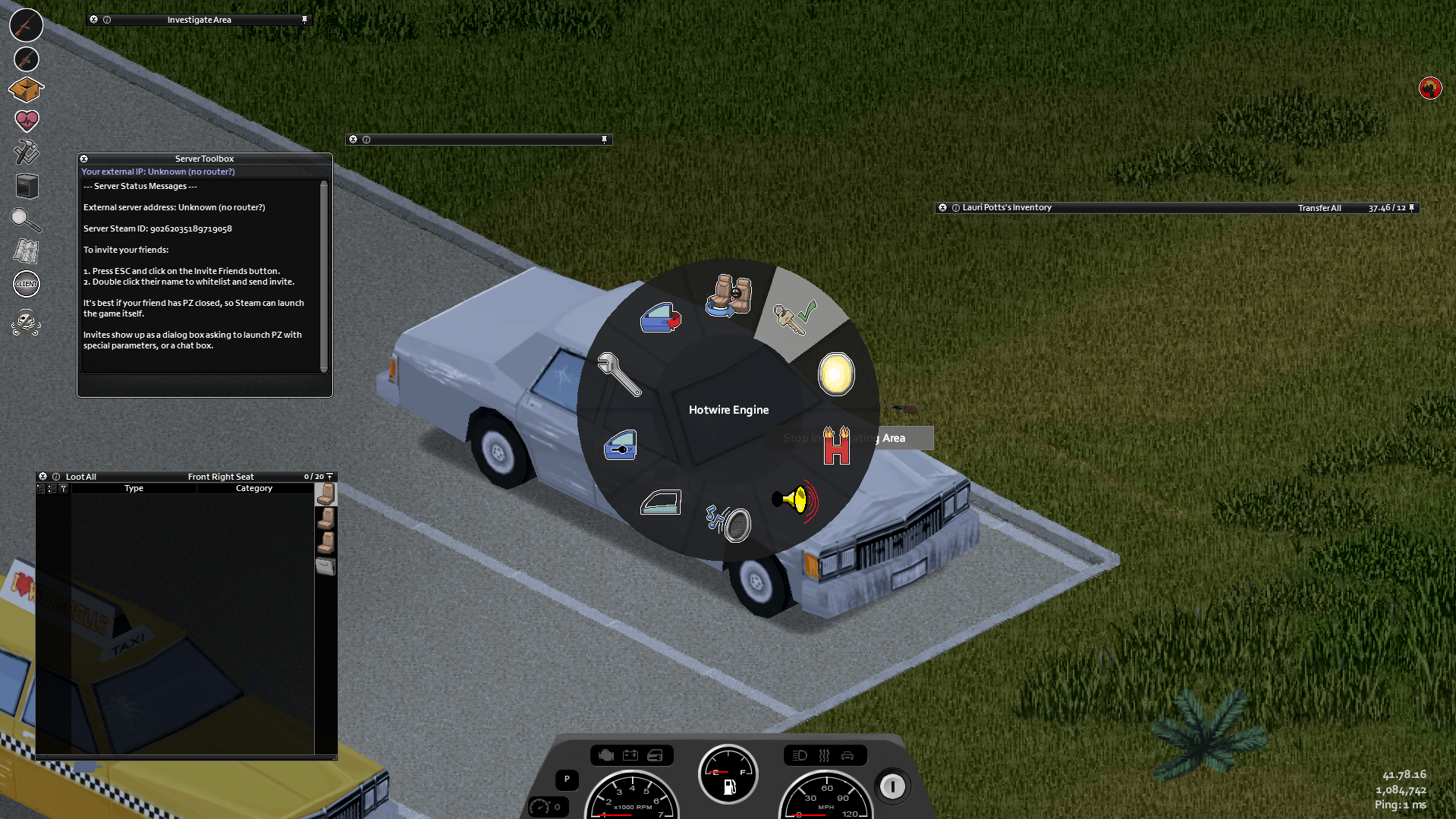Click Transfer All in the inventory header
Screen dimensions: 1456x819
[1319, 207]
